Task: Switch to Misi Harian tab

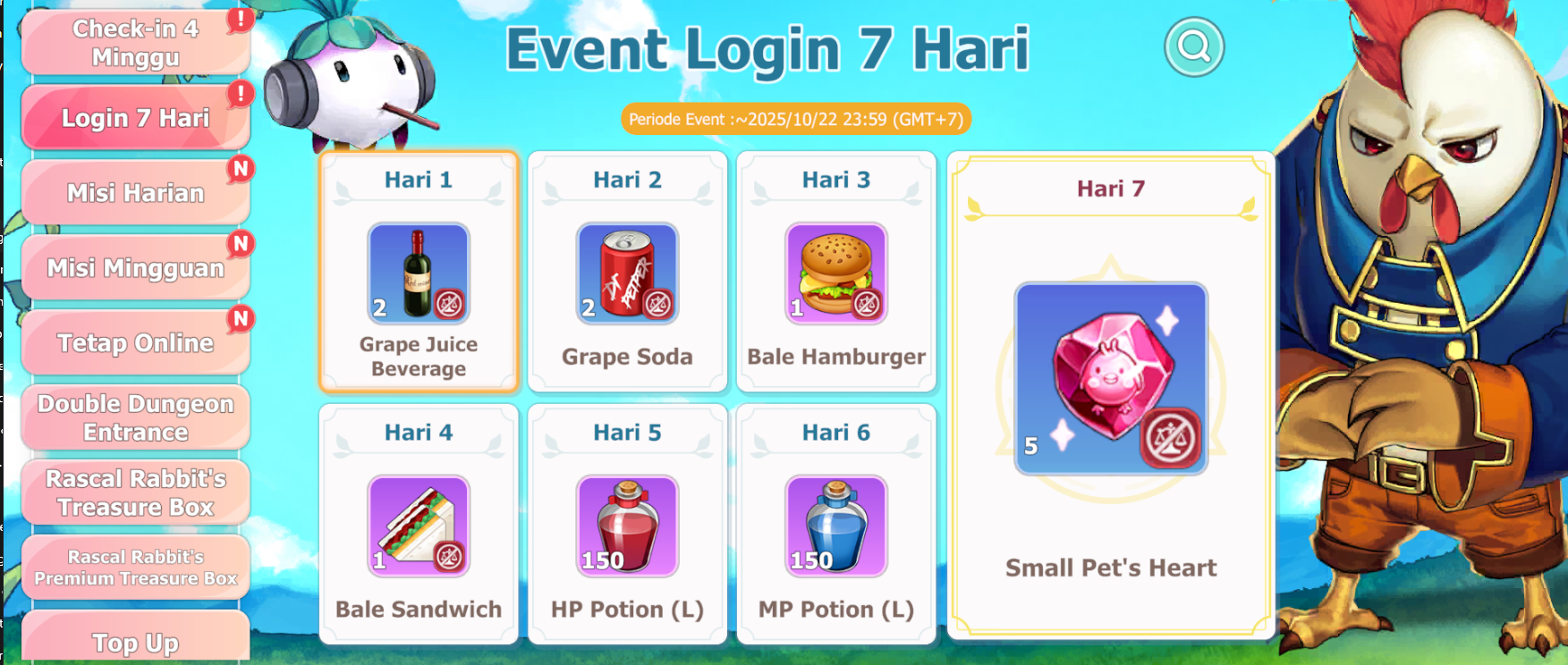Action: [x=135, y=193]
